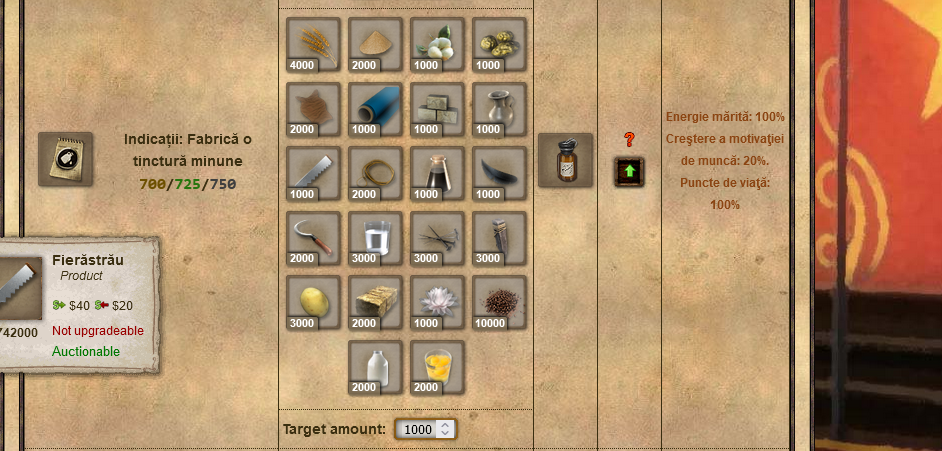Select the white lotus flower slot
Viewport: 942px width, 451px height.
pos(437,302)
